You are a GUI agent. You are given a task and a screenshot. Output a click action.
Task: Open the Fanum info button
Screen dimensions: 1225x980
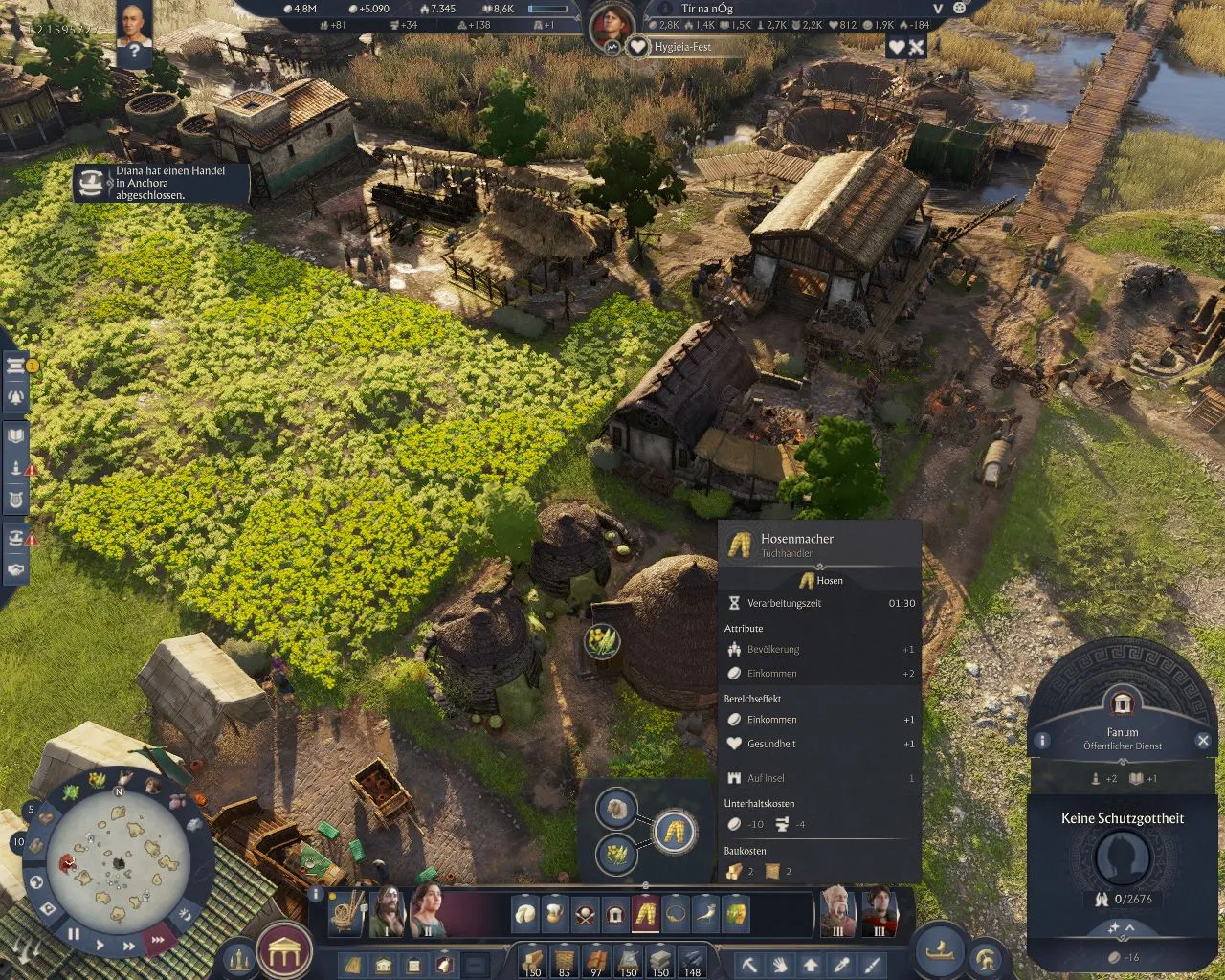click(1042, 741)
